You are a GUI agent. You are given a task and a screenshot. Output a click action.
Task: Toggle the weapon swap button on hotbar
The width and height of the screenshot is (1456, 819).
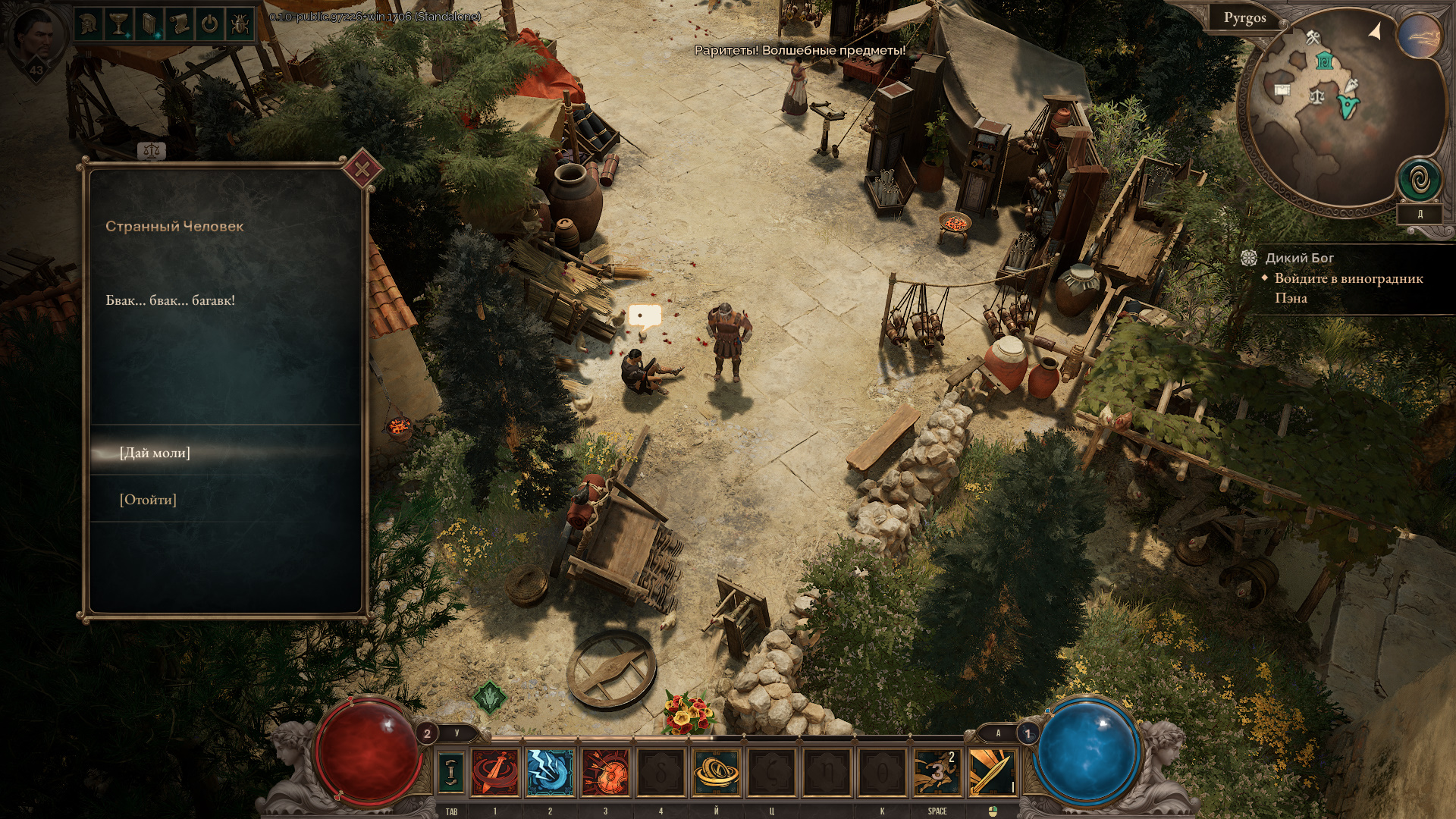(x=451, y=771)
